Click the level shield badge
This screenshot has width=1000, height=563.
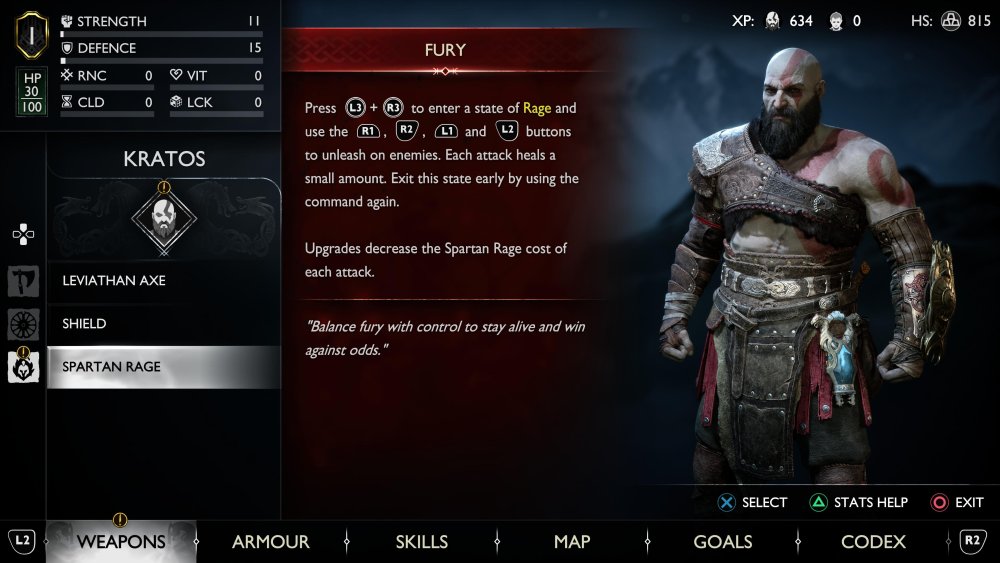tap(31, 36)
